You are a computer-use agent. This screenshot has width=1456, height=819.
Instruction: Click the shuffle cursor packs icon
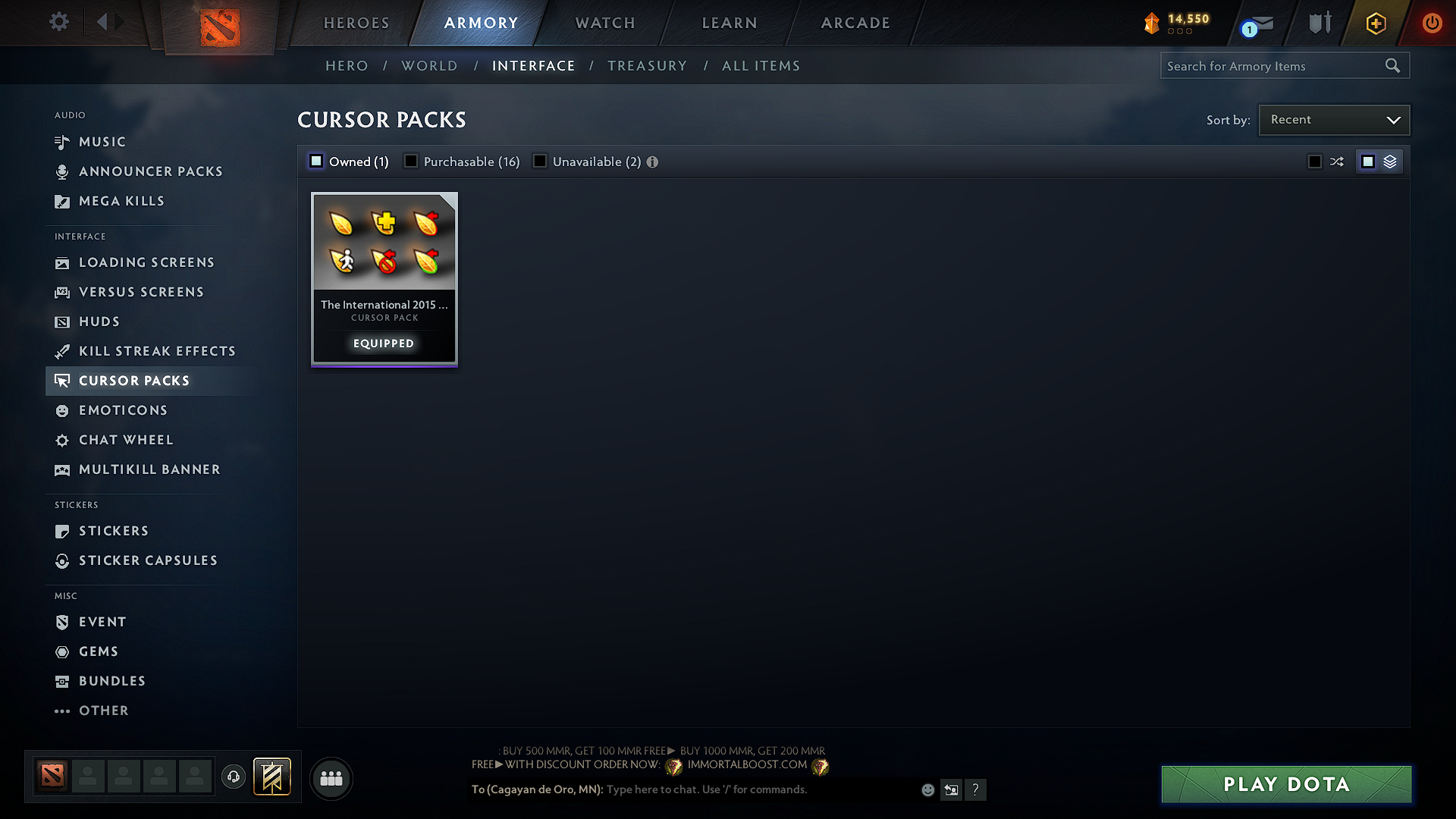[x=1336, y=161]
